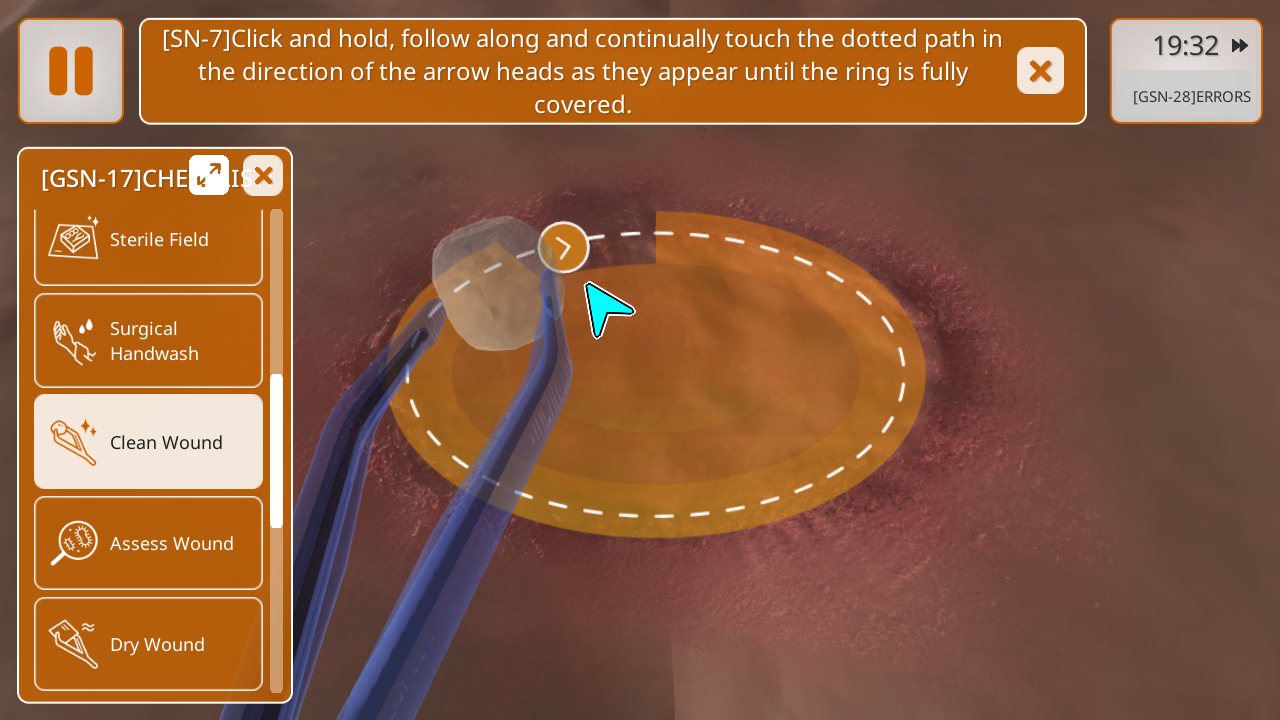Pause the simulation with the pause button
Screen dimensions: 1280x720
(71, 71)
